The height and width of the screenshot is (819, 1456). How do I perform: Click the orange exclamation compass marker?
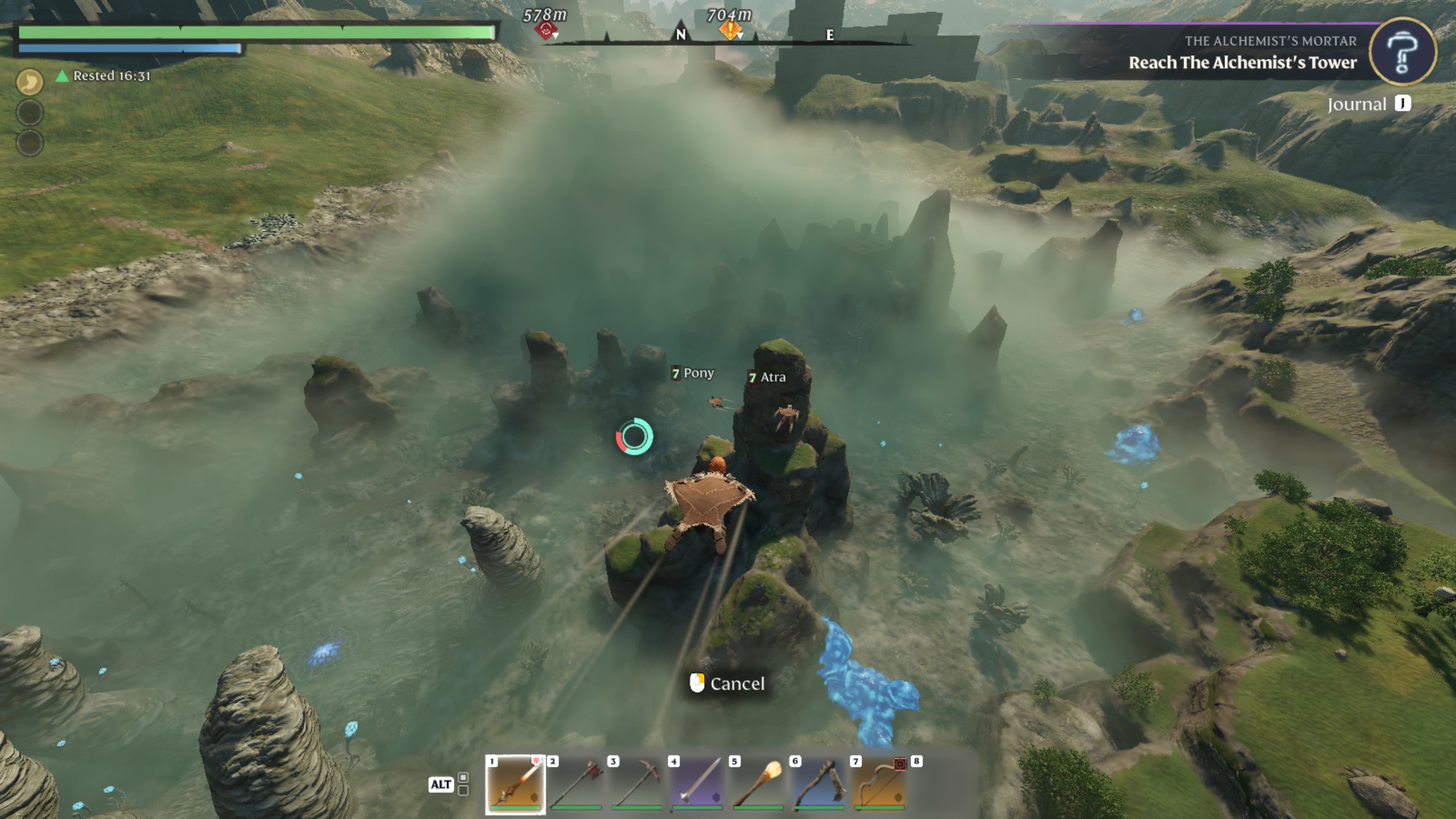[730, 30]
